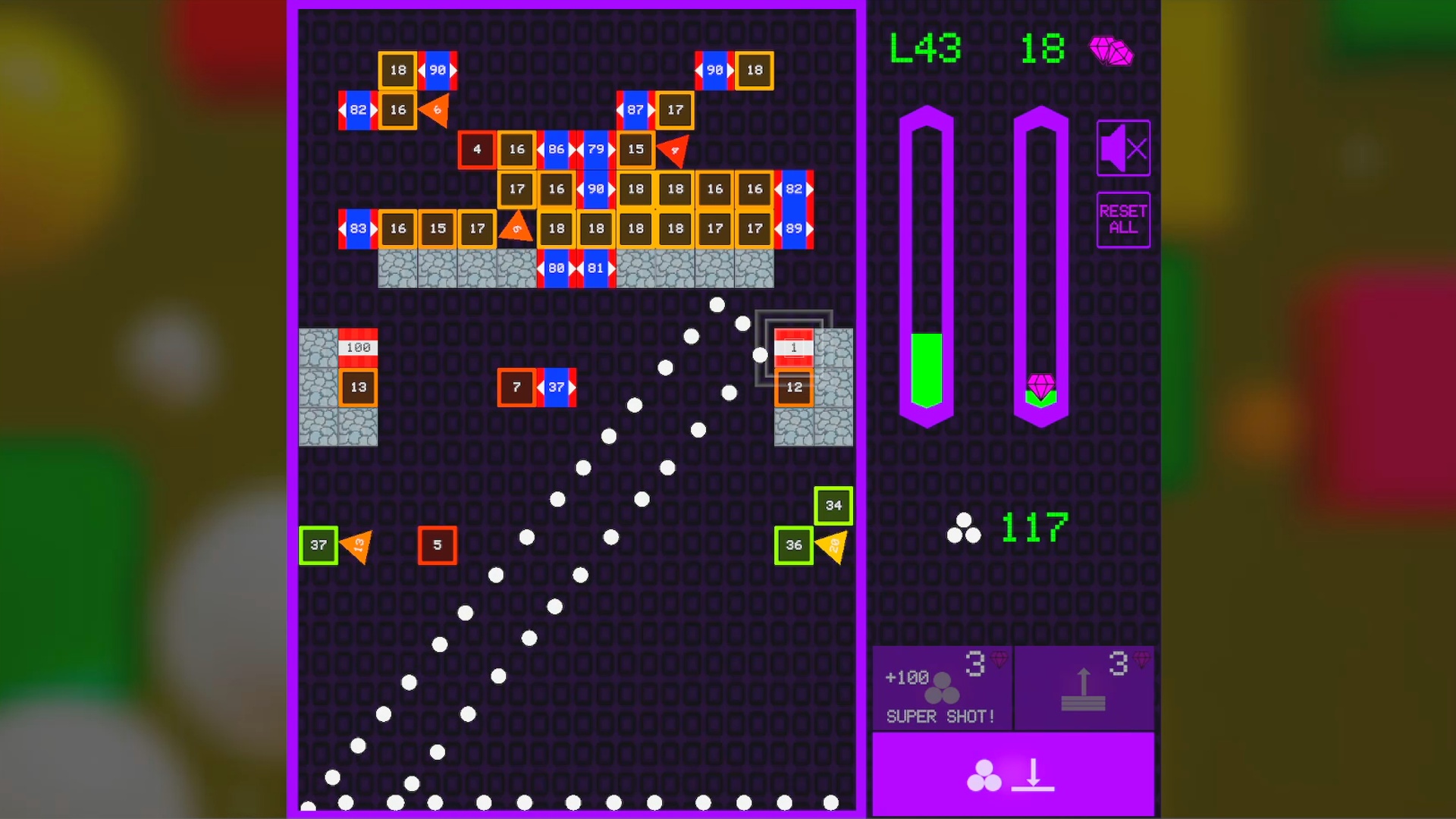Mute the sound with the speaker toggle
The width and height of the screenshot is (1456, 819).
point(1123,147)
